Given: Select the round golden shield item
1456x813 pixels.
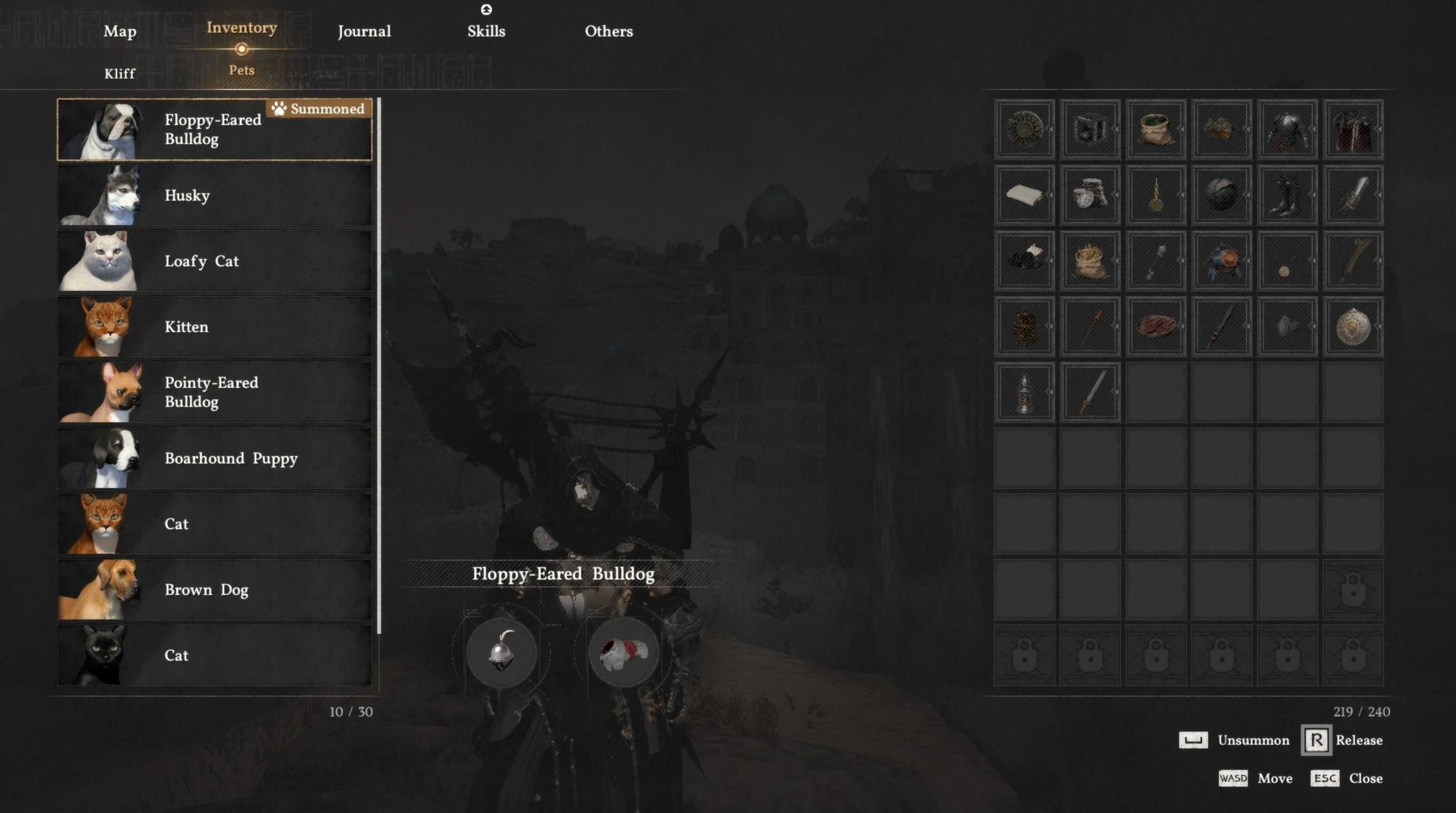Looking at the screenshot, I should [1353, 327].
